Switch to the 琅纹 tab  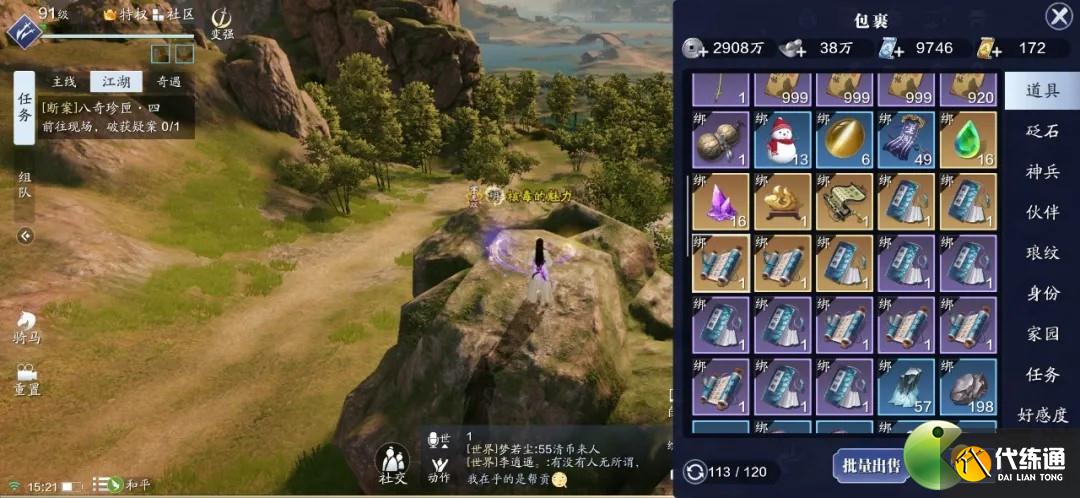1042,253
